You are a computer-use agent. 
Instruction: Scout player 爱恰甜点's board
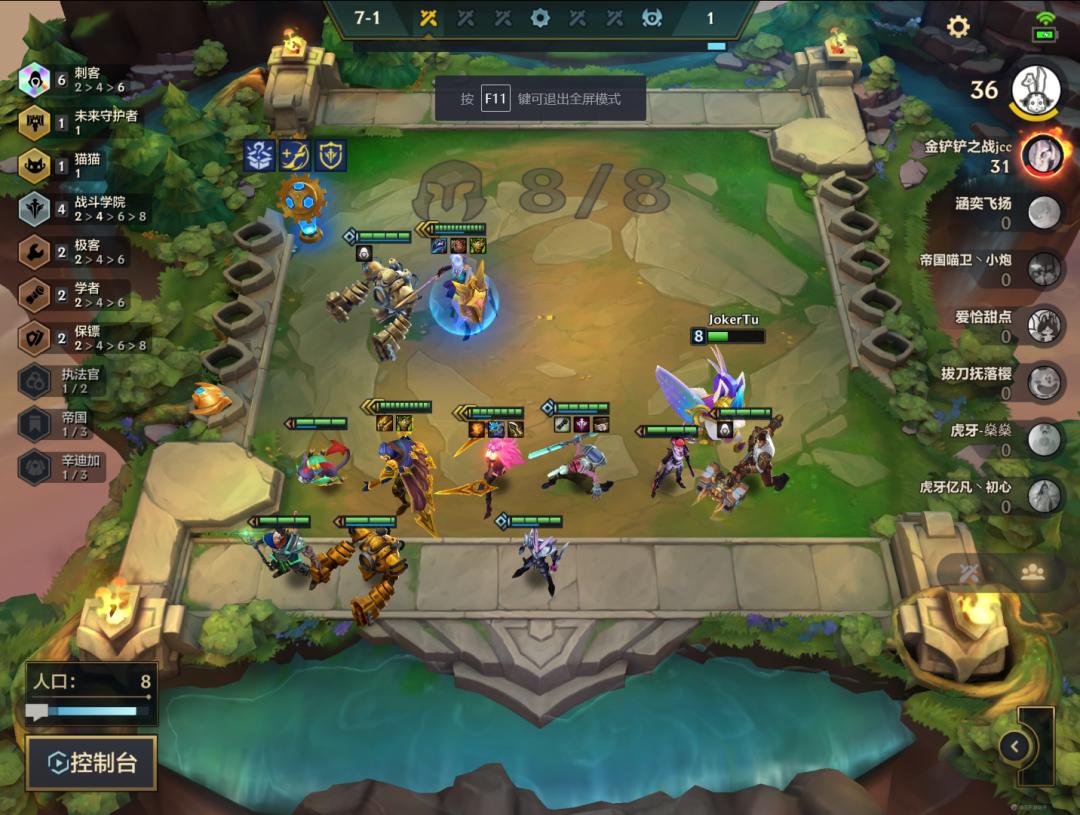[x=1044, y=325]
